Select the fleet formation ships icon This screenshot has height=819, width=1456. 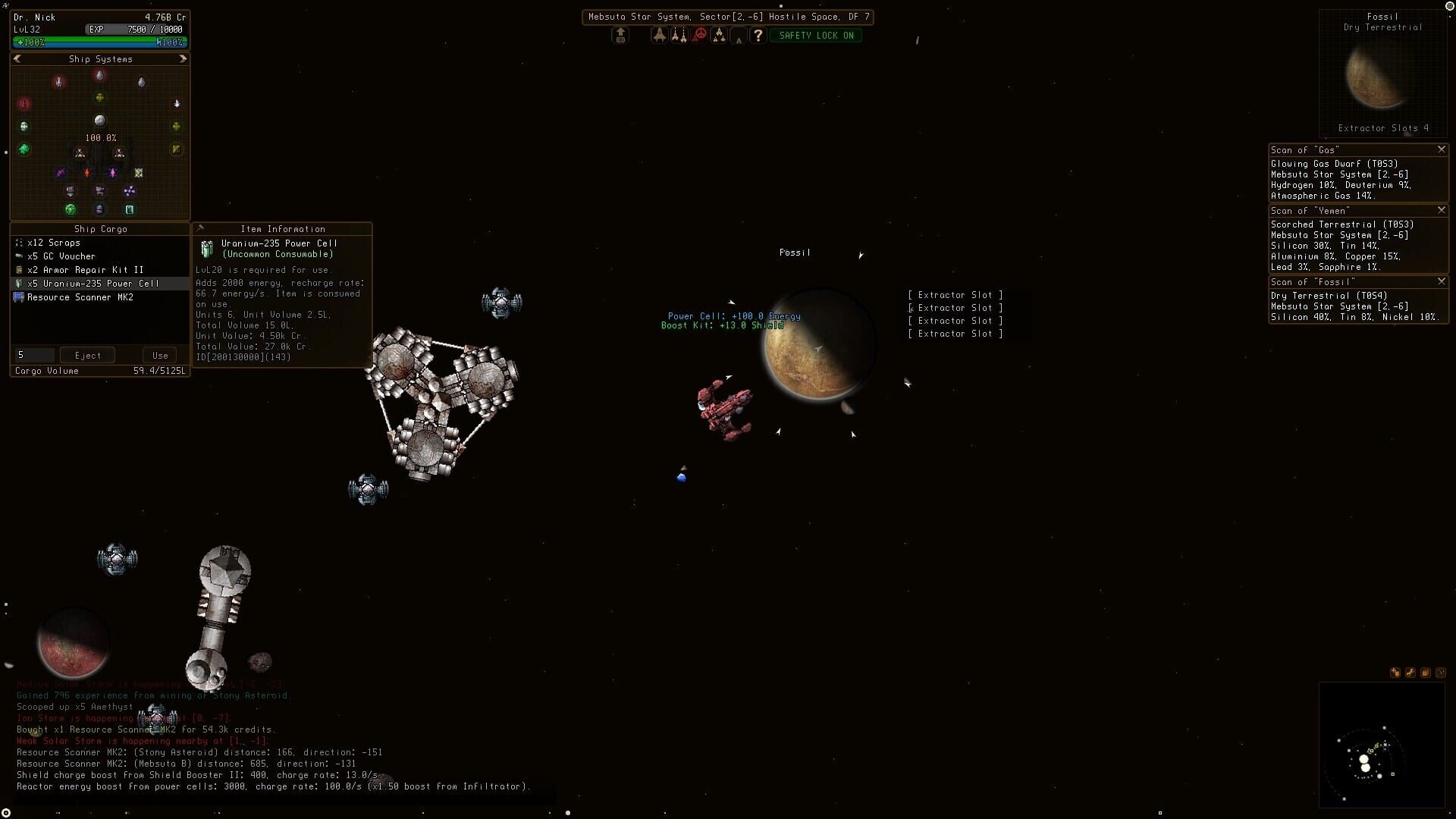[x=719, y=35]
